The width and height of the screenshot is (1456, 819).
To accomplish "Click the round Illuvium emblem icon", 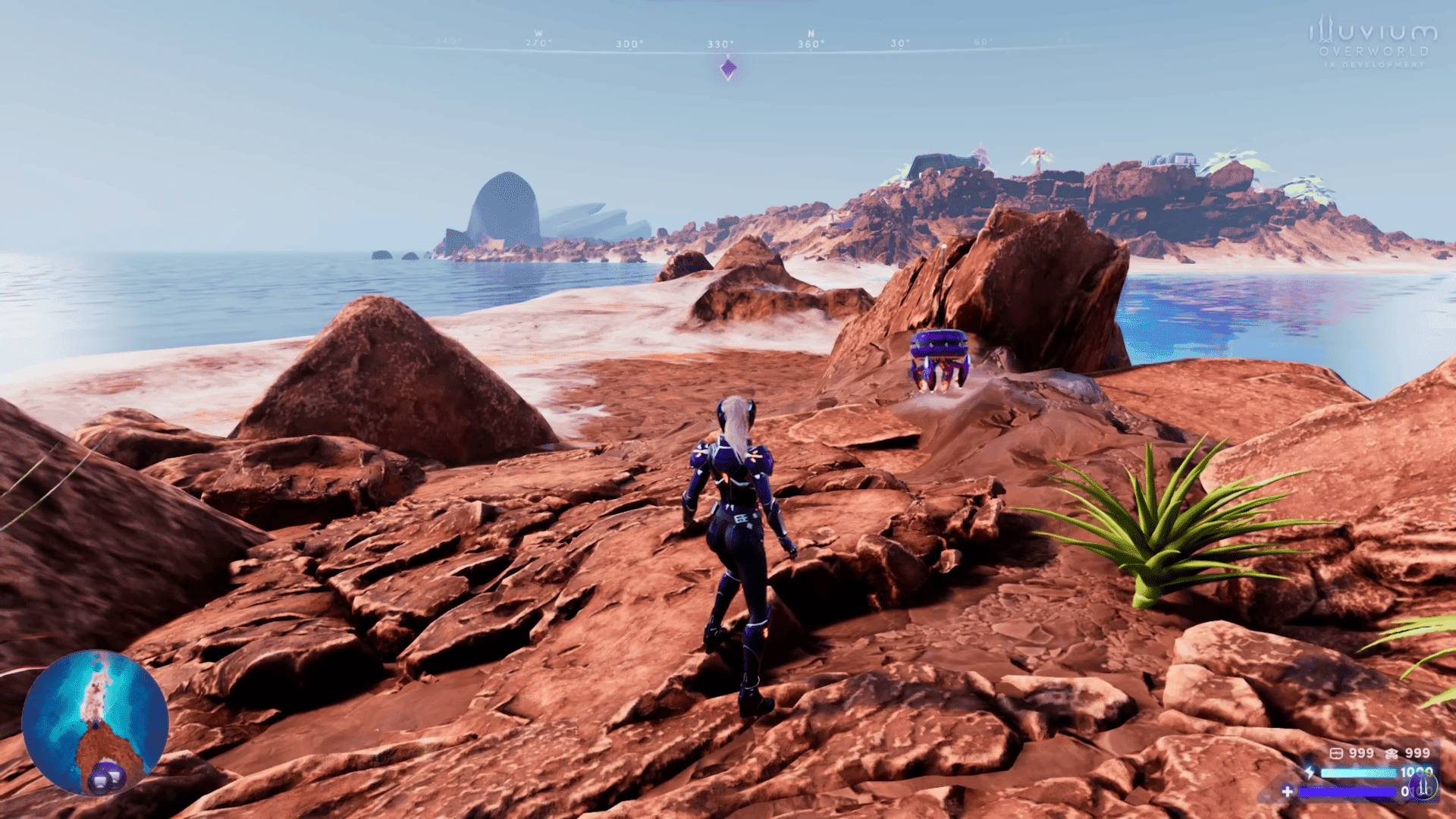I will point(1423,786).
